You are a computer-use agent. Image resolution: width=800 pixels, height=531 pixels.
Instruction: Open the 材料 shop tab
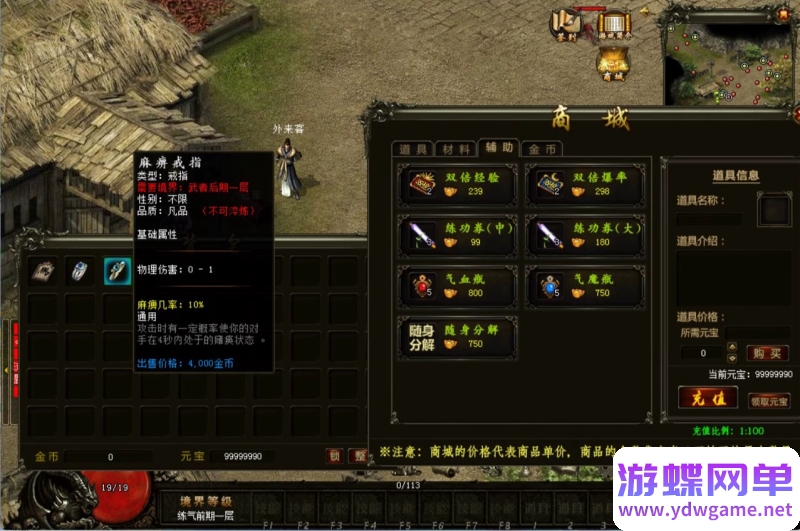point(456,149)
